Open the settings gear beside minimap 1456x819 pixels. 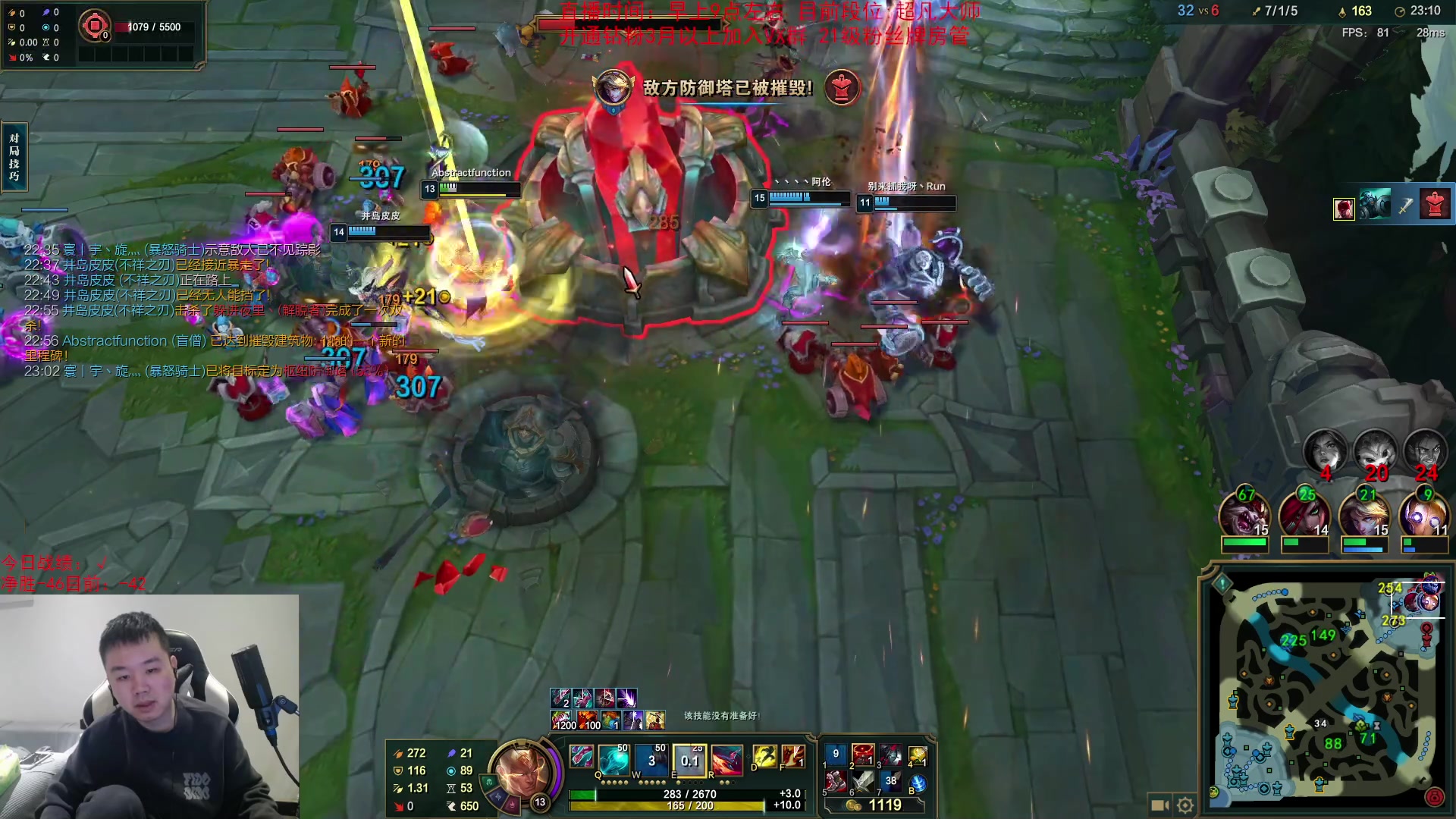1185,805
